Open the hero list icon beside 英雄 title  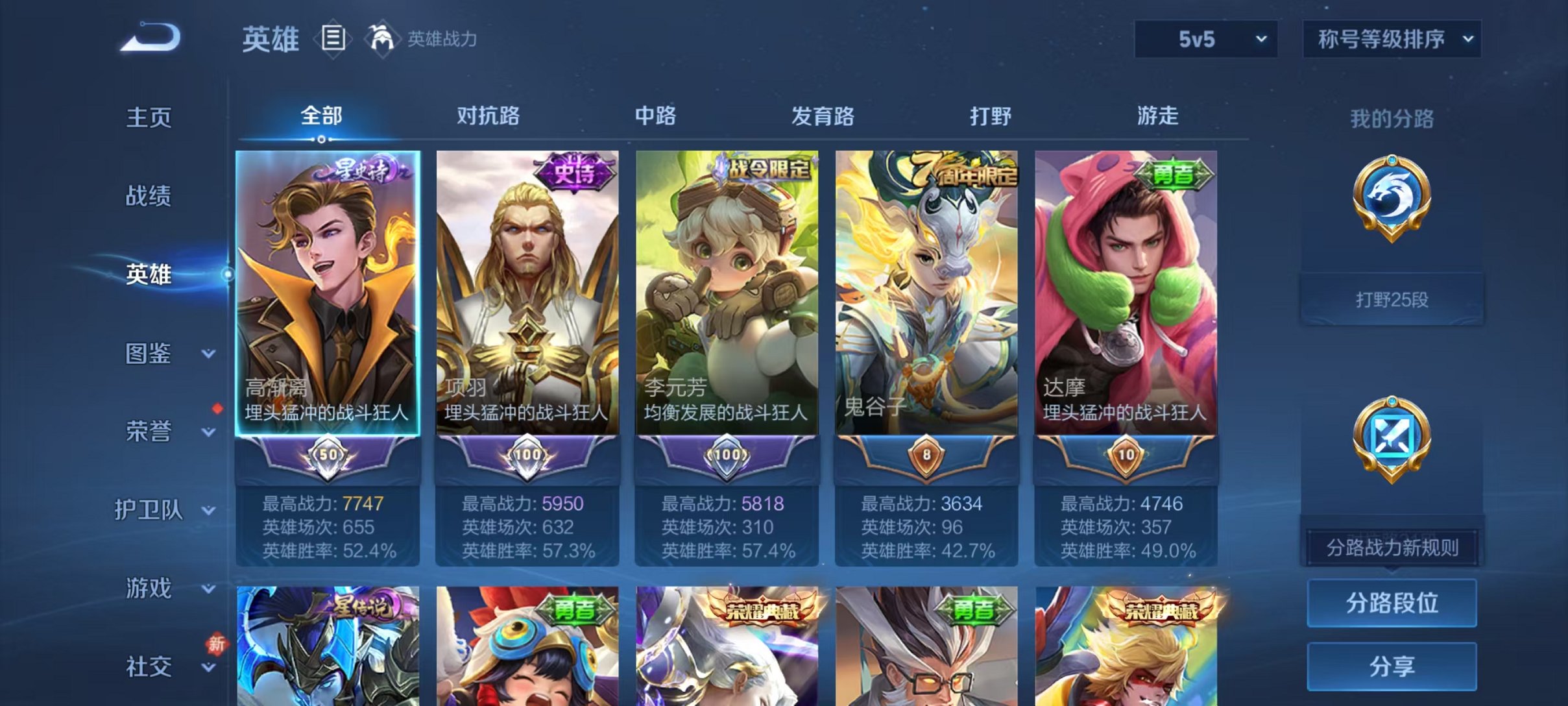(x=332, y=40)
